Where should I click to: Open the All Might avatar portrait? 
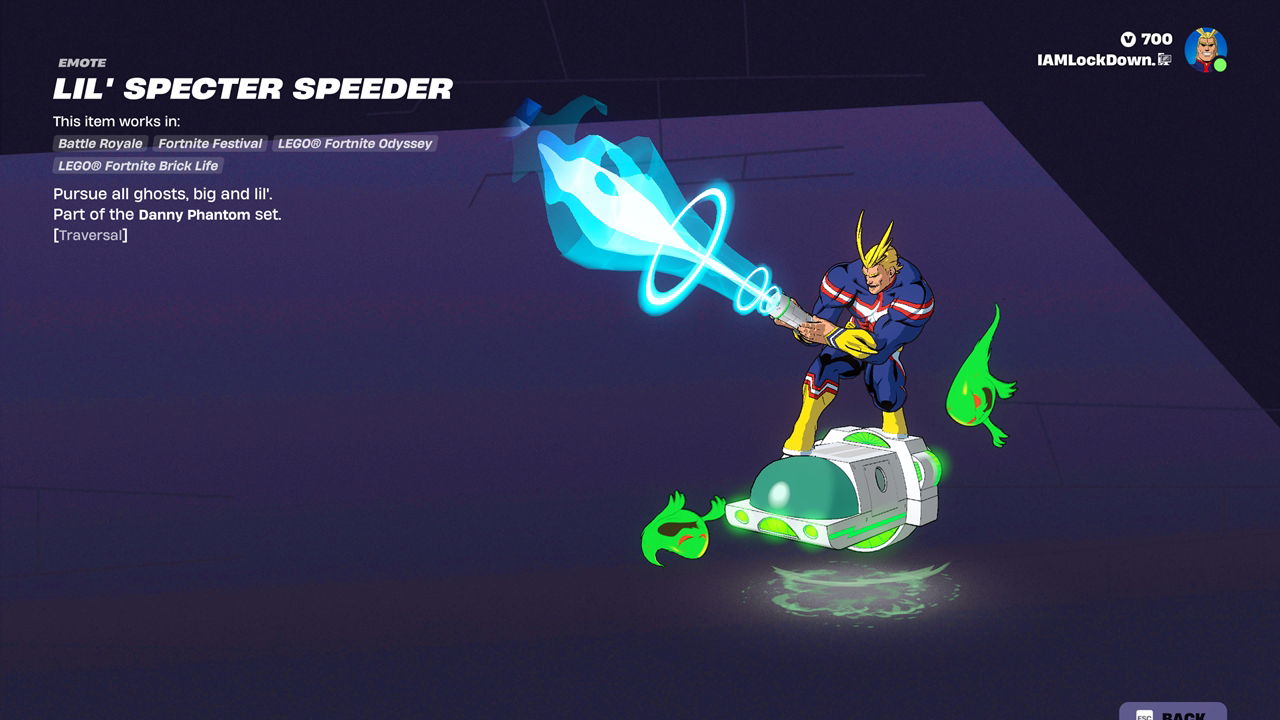(x=1207, y=47)
